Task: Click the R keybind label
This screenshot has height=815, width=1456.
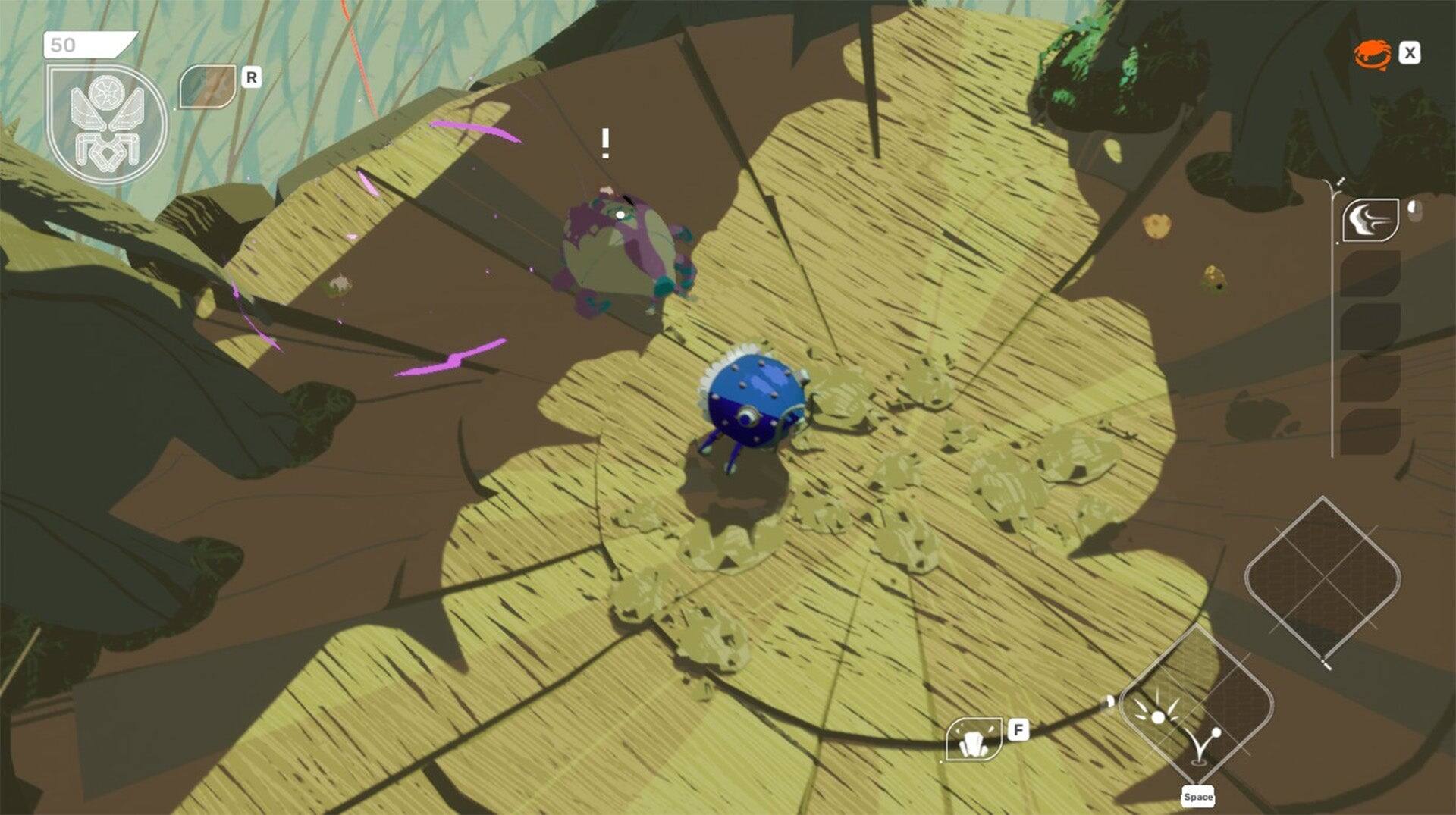Action: click(251, 76)
